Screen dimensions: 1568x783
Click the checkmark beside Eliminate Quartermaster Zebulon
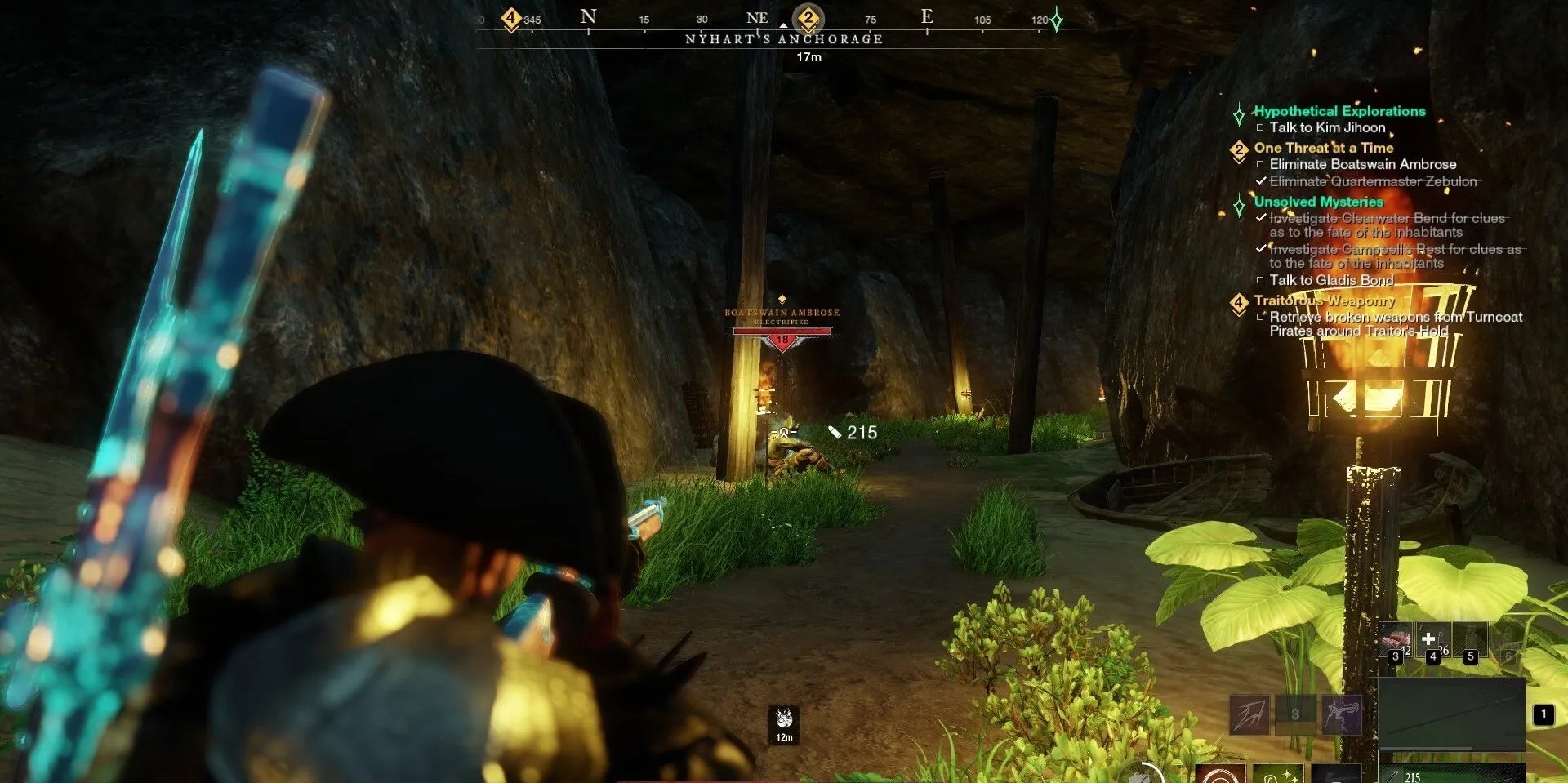[1262, 181]
